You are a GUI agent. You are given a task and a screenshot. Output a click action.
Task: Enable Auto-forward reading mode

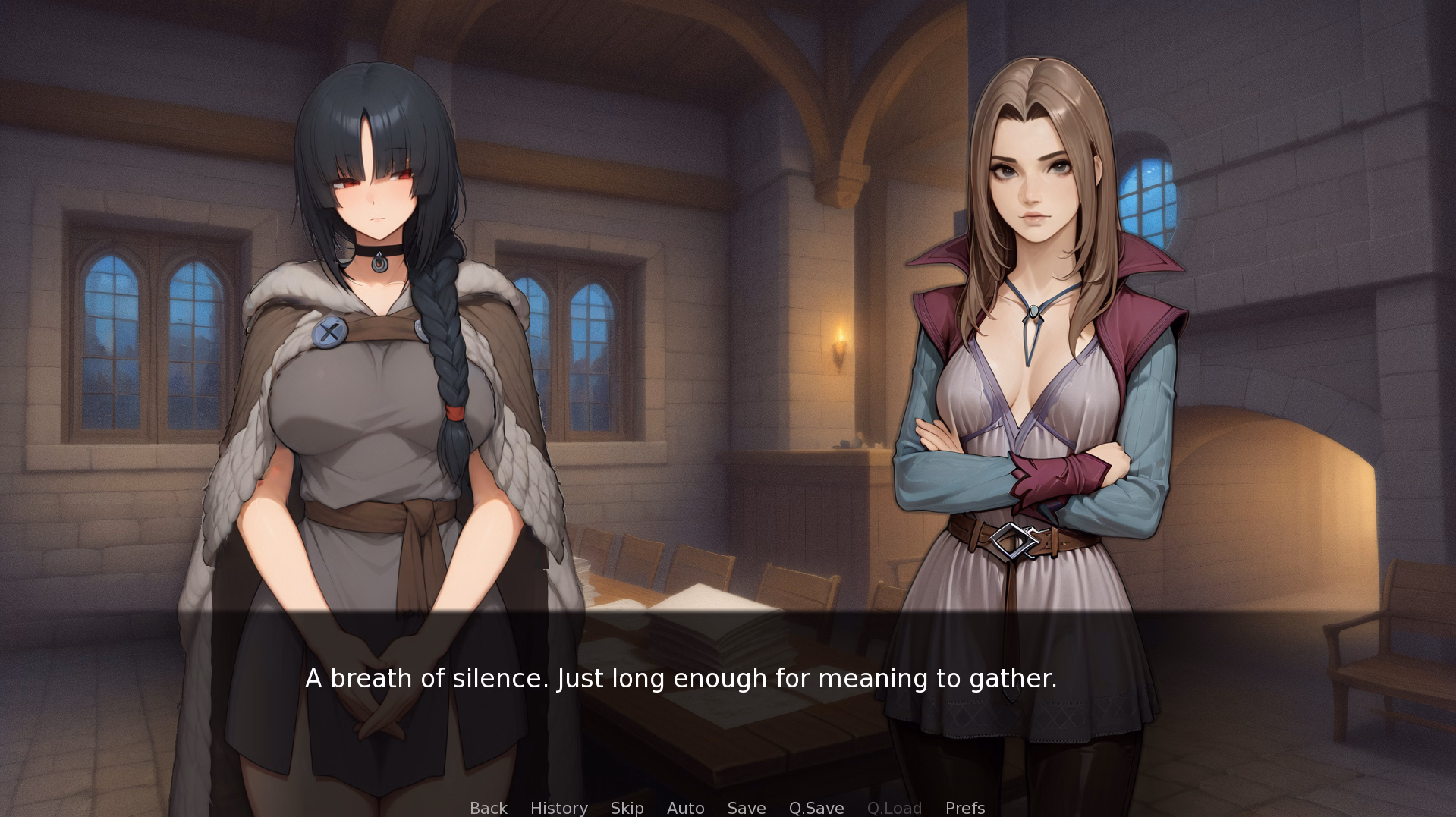[684, 808]
